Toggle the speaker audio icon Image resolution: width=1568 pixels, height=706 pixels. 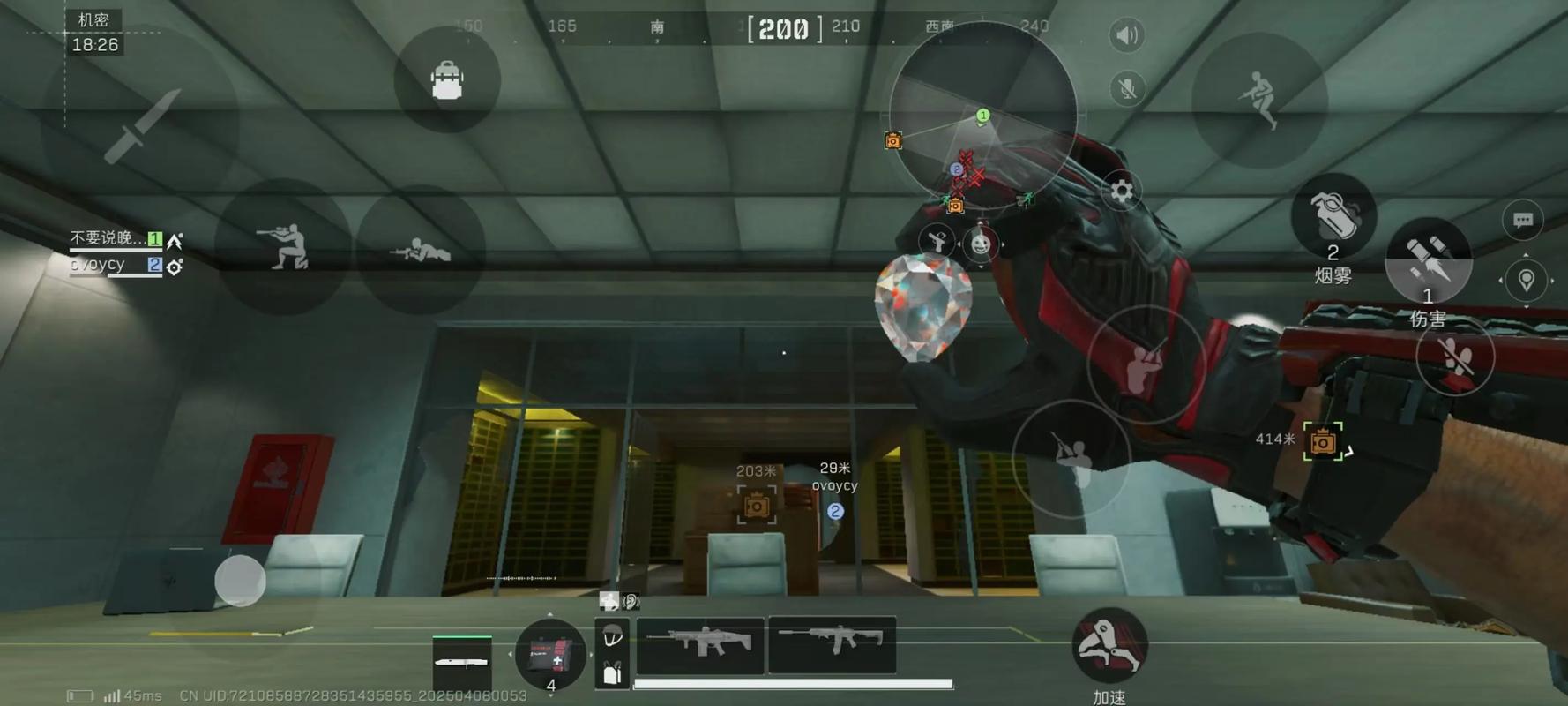point(1126,35)
